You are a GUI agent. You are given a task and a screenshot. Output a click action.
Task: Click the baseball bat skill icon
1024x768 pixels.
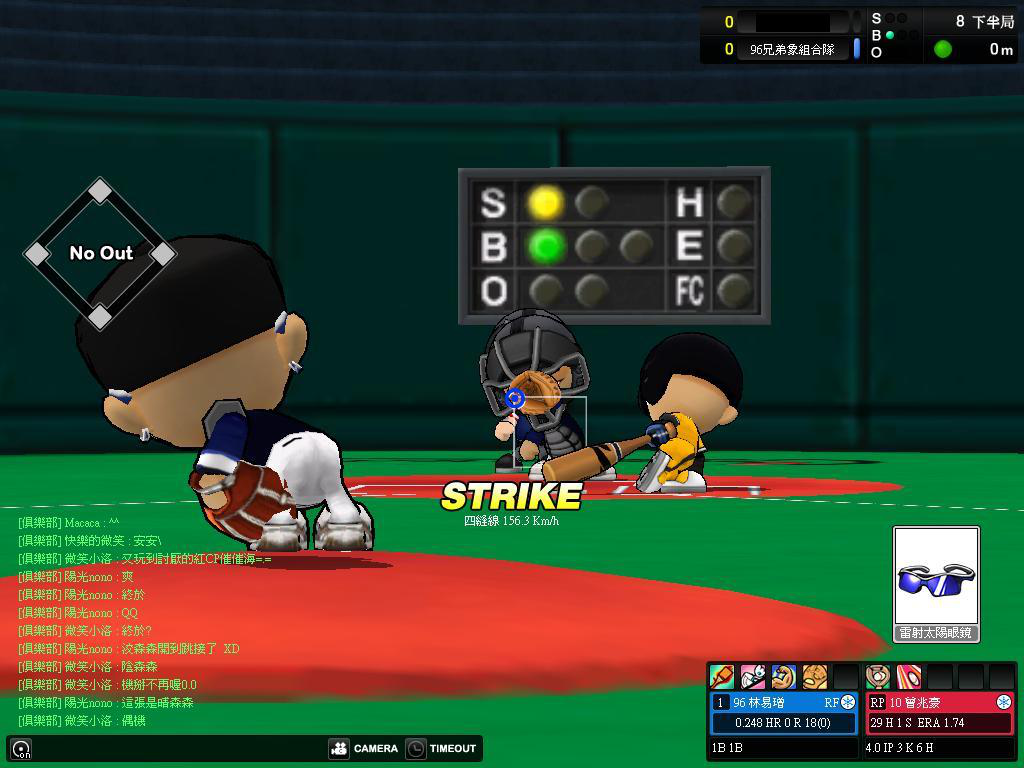[x=721, y=677]
